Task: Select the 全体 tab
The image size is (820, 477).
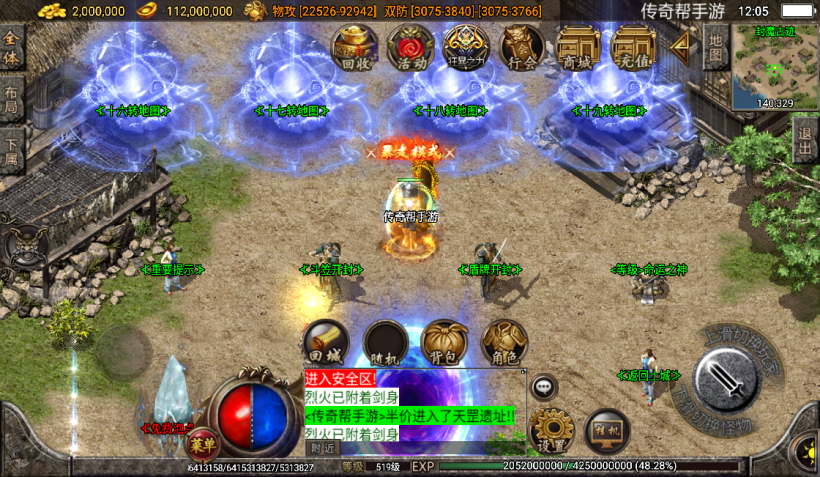Action: (12, 46)
